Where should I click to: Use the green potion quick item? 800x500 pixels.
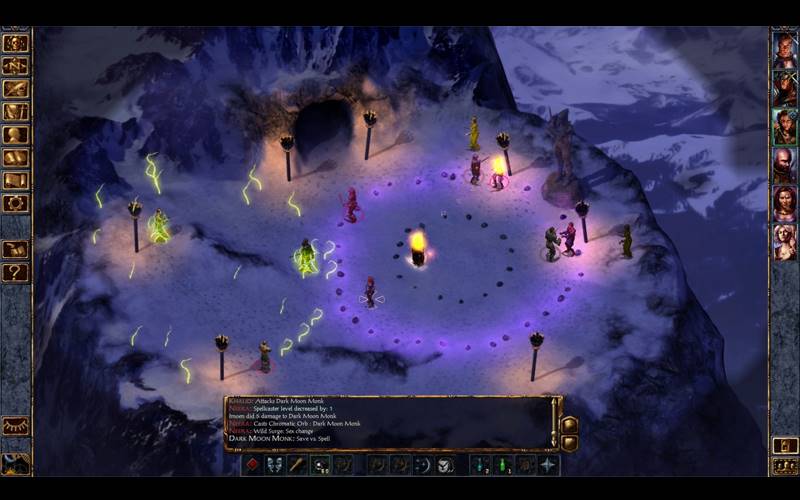[503, 465]
